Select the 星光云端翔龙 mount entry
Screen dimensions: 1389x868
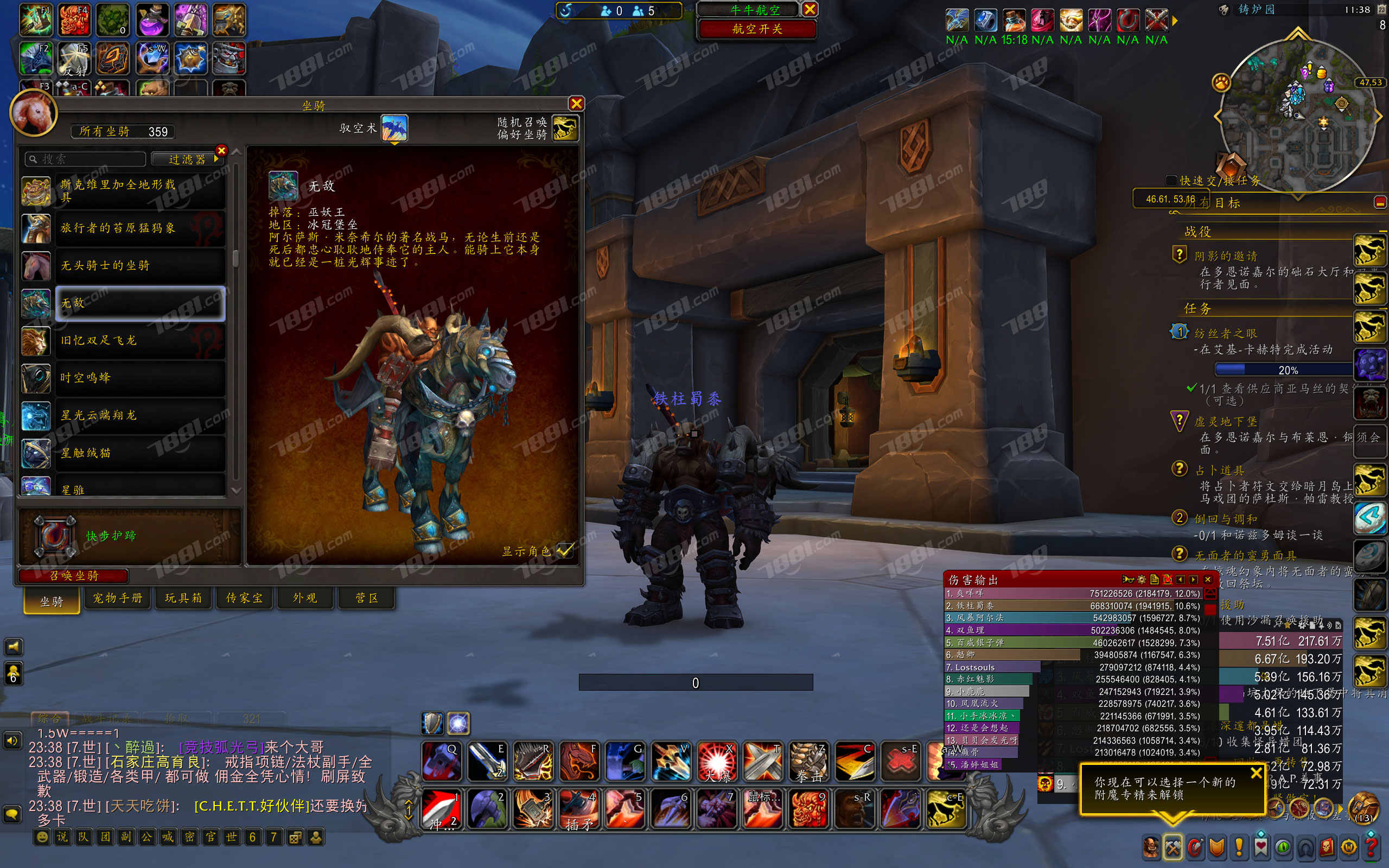(x=139, y=415)
